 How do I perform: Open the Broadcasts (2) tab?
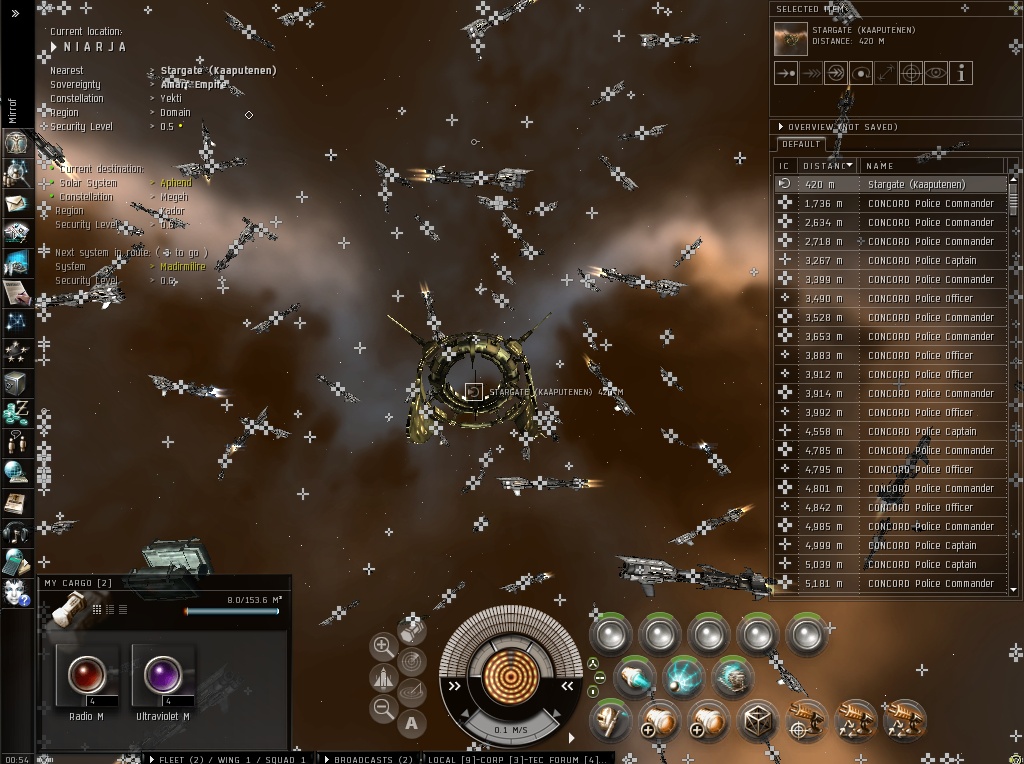pos(371,759)
